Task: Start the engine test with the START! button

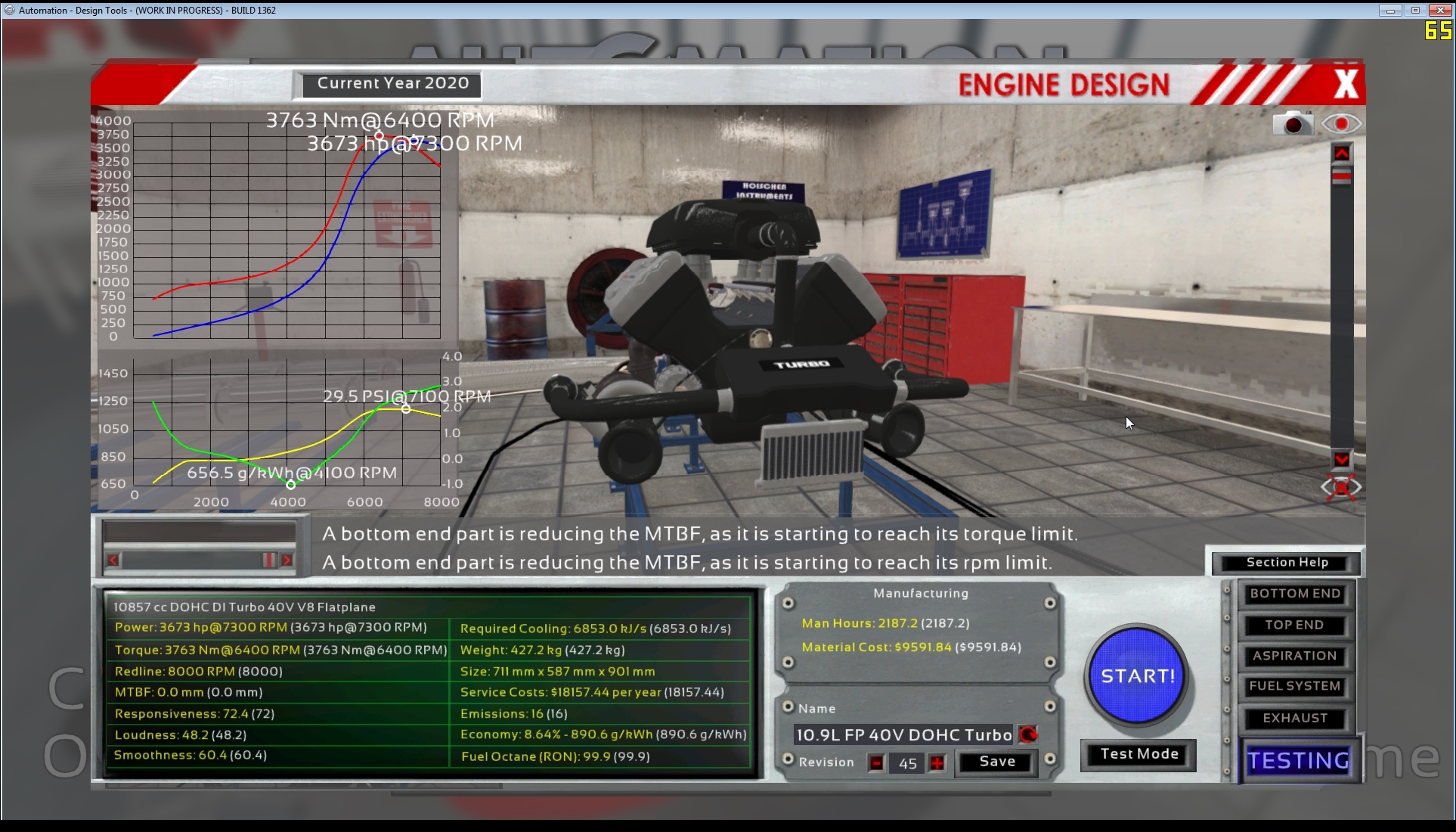Action: (1137, 675)
